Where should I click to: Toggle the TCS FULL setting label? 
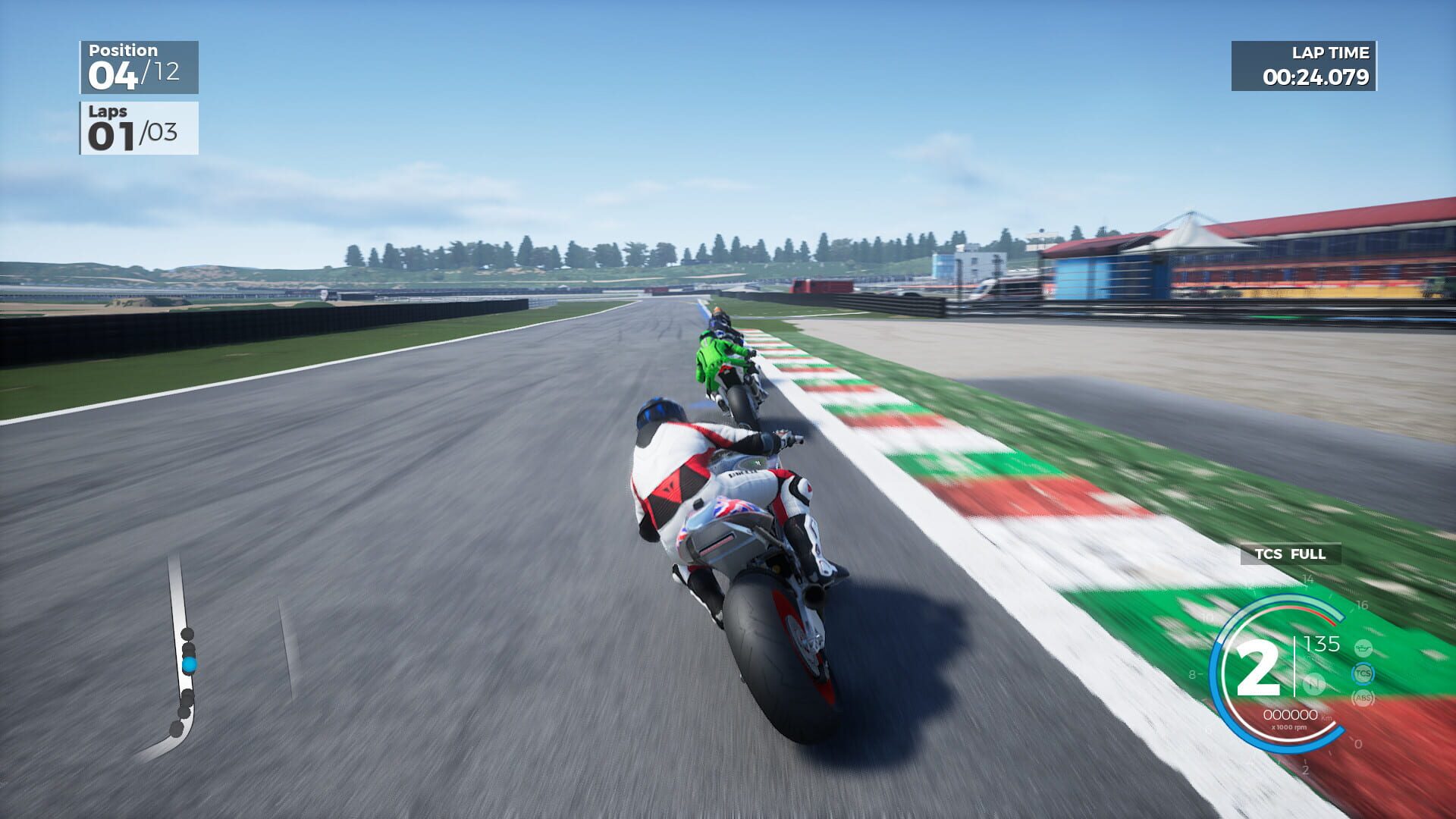click(1290, 555)
